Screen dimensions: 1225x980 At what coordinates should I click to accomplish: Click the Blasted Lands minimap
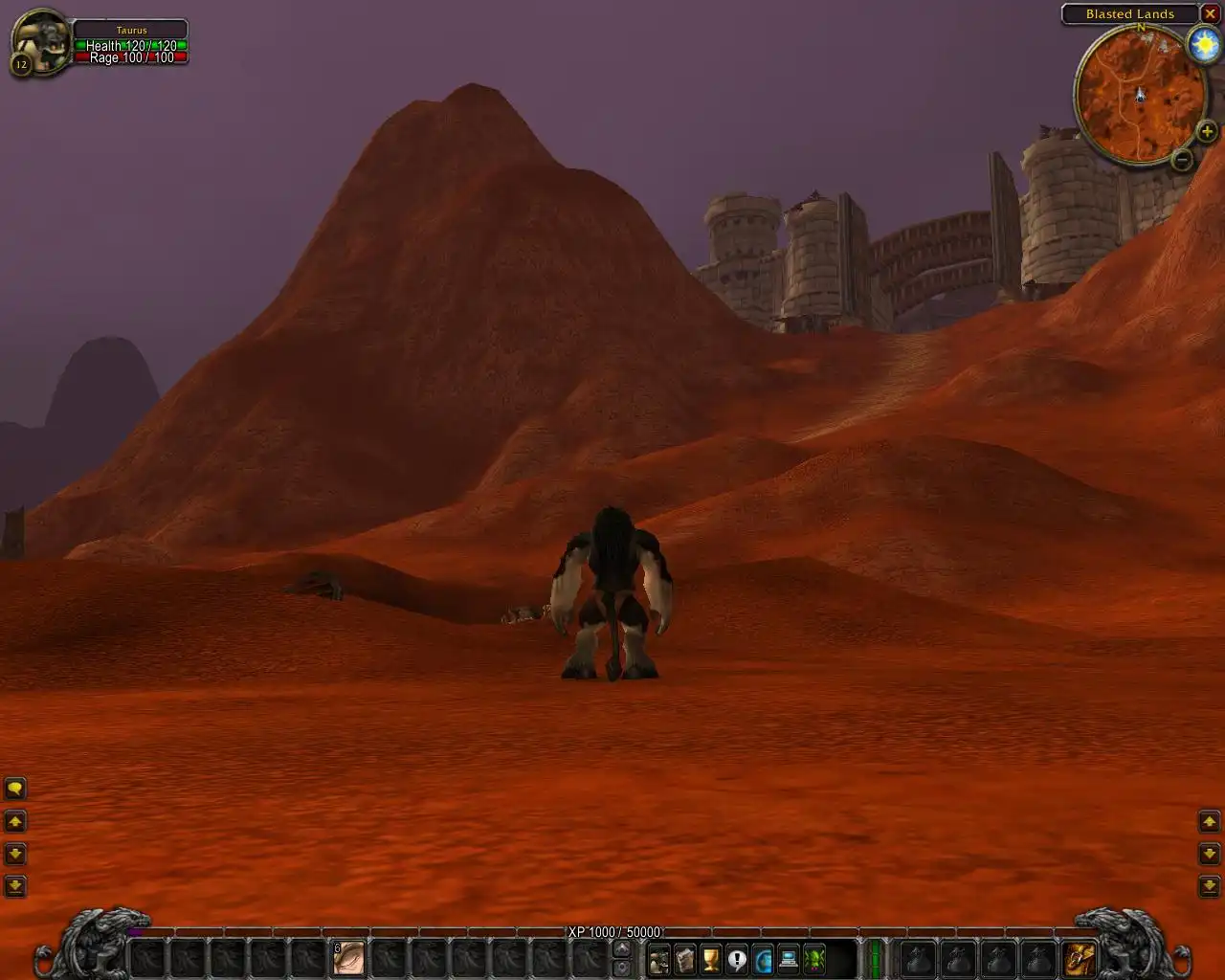click(x=1140, y=96)
